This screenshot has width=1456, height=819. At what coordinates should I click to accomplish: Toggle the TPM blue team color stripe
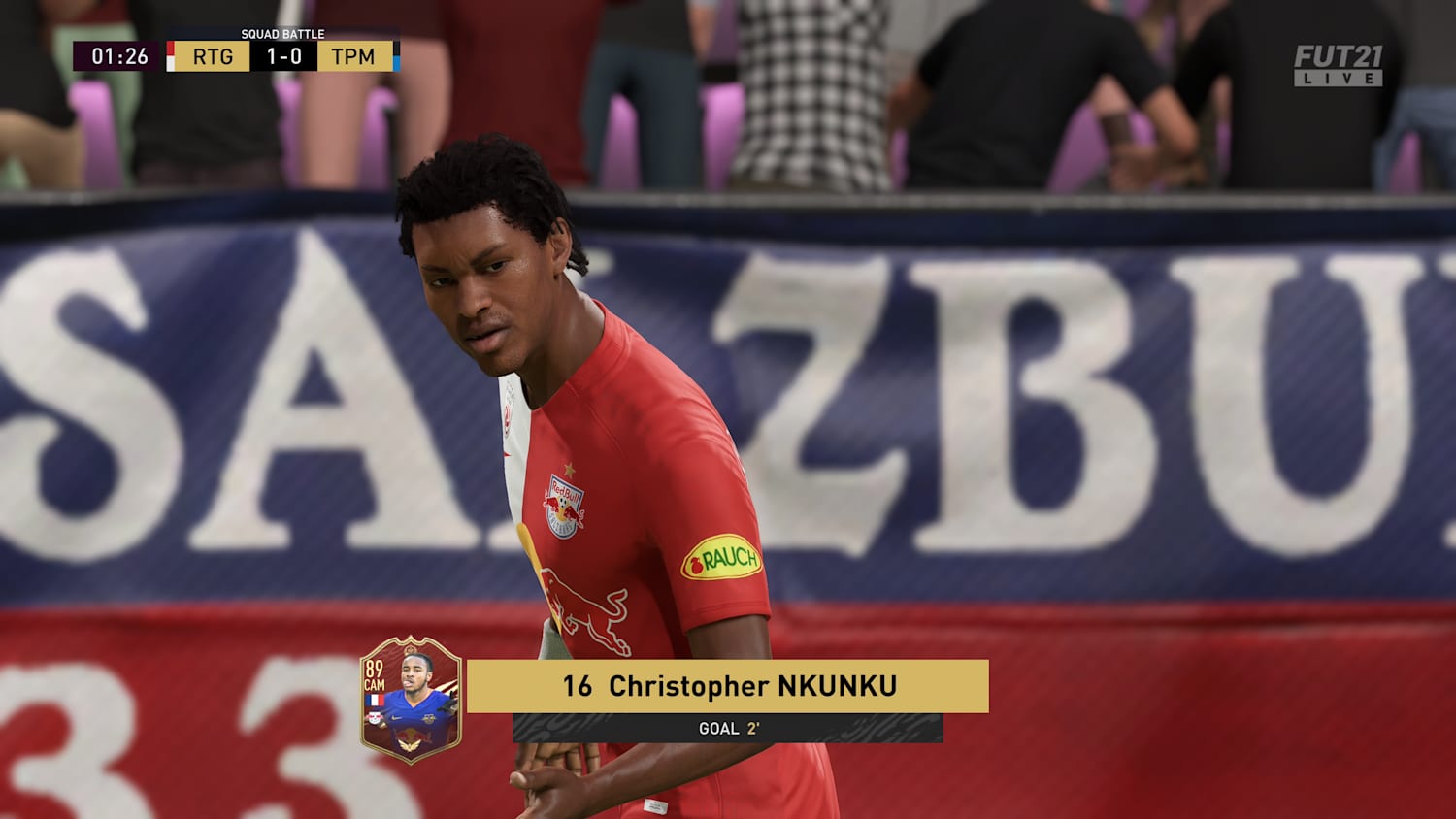[396, 55]
